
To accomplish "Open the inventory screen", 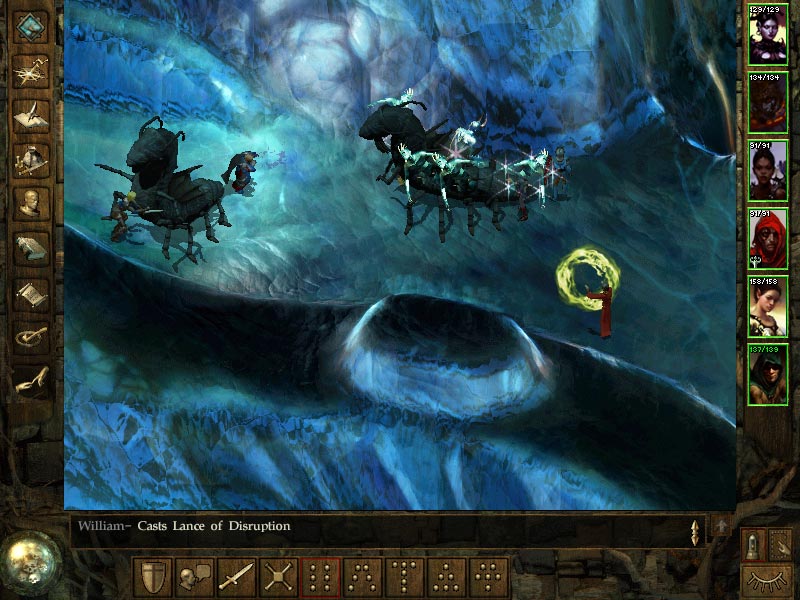I will (32, 158).
